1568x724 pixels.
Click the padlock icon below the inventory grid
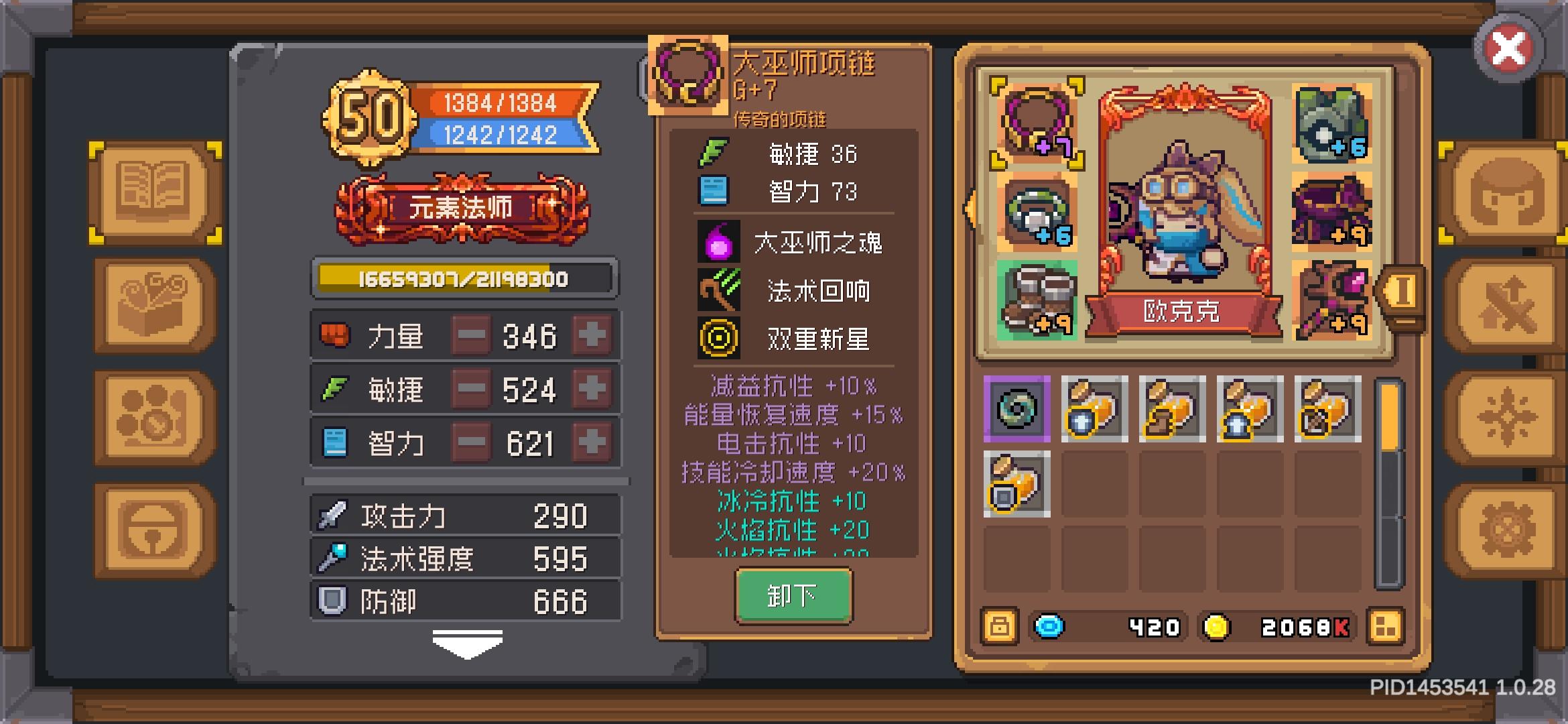[x=999, y=627]
